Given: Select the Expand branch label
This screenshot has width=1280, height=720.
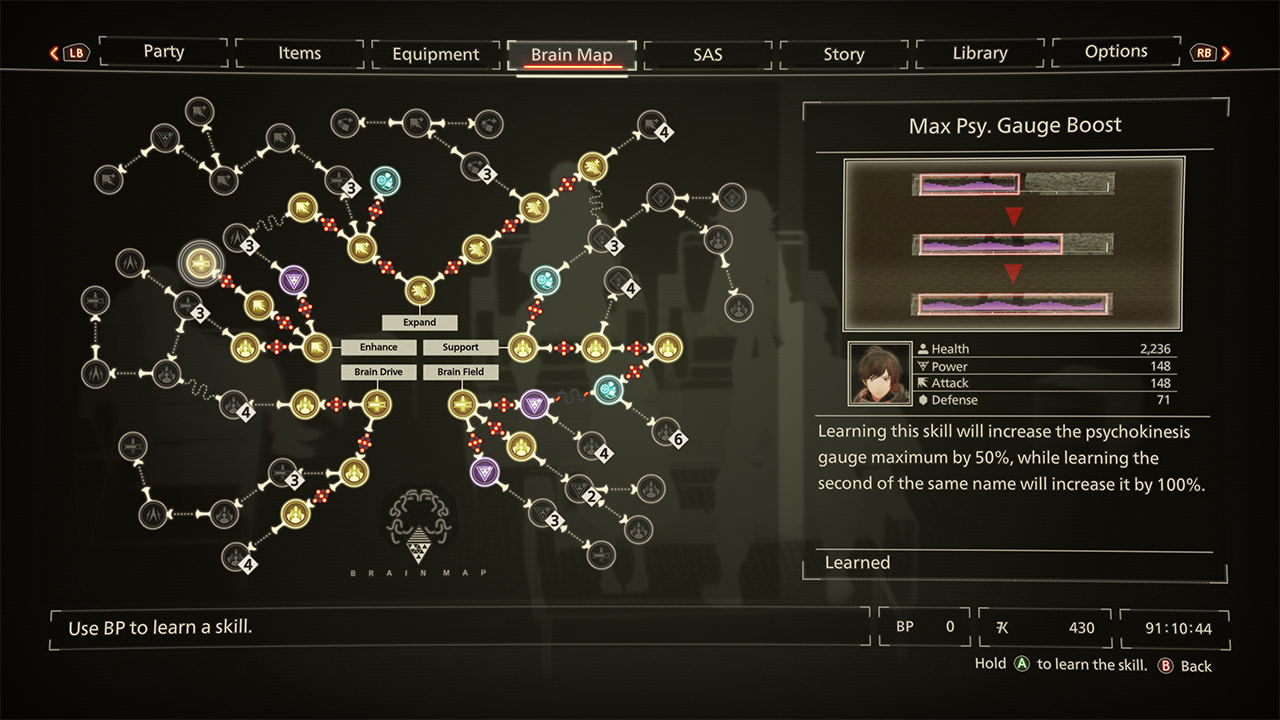Looking at the screenshot, I should (420, 322).
